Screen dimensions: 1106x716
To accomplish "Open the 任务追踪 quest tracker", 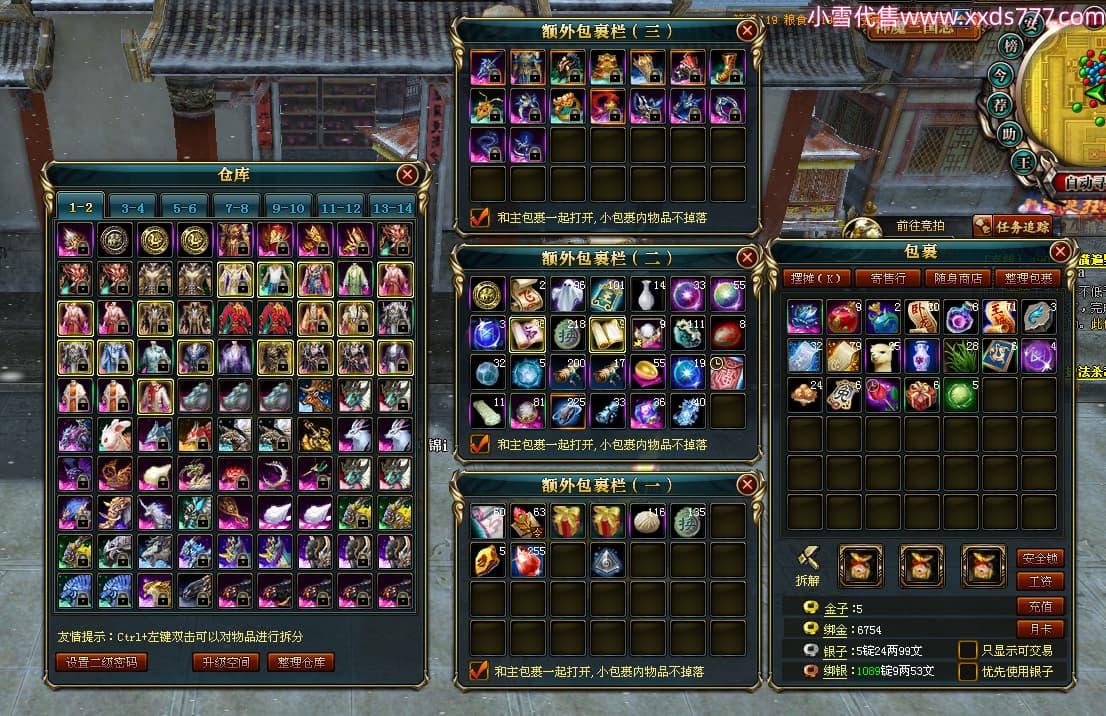I will pyautogui.click(x=1014, y=226).
